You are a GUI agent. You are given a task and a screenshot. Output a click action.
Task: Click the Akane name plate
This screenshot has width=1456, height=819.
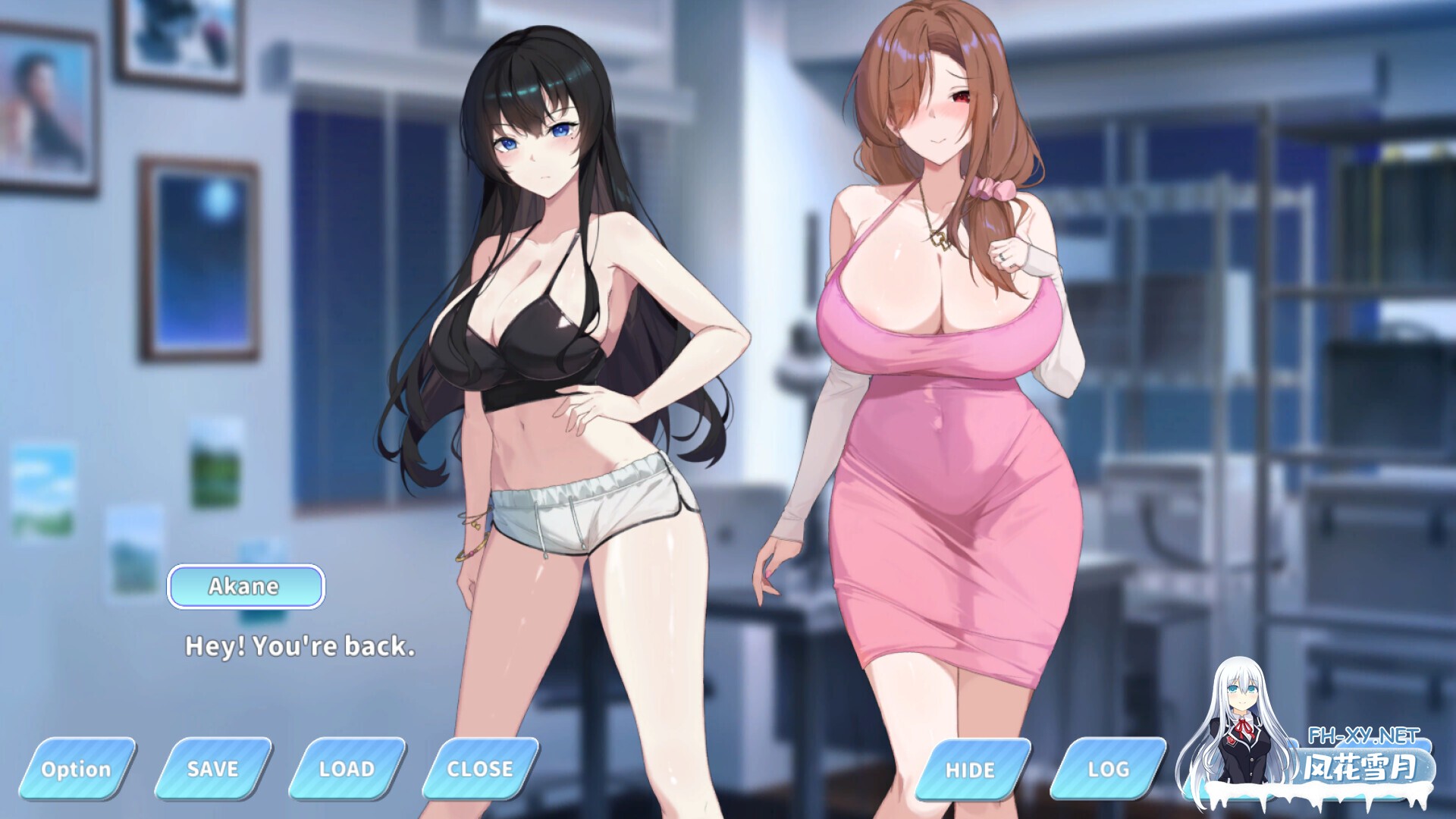coord(245,585)
